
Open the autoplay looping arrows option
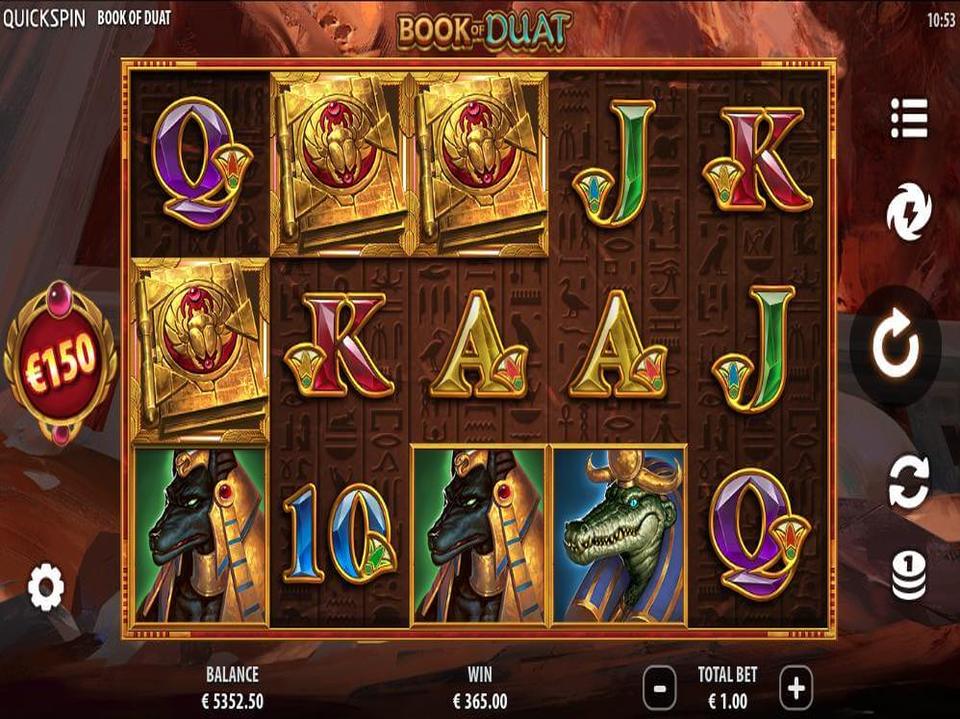click(x=909, y=480)
